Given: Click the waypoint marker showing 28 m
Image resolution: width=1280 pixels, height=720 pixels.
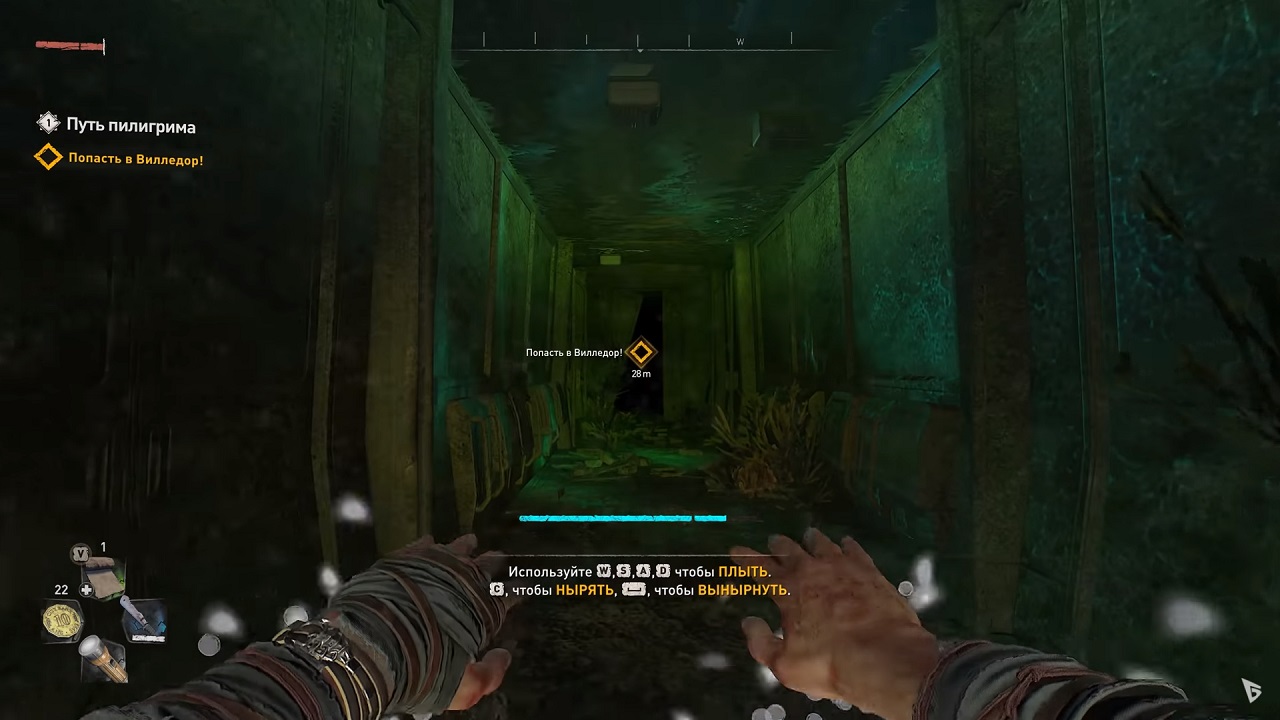Looking at the screenshot, I should click(641, 353).
